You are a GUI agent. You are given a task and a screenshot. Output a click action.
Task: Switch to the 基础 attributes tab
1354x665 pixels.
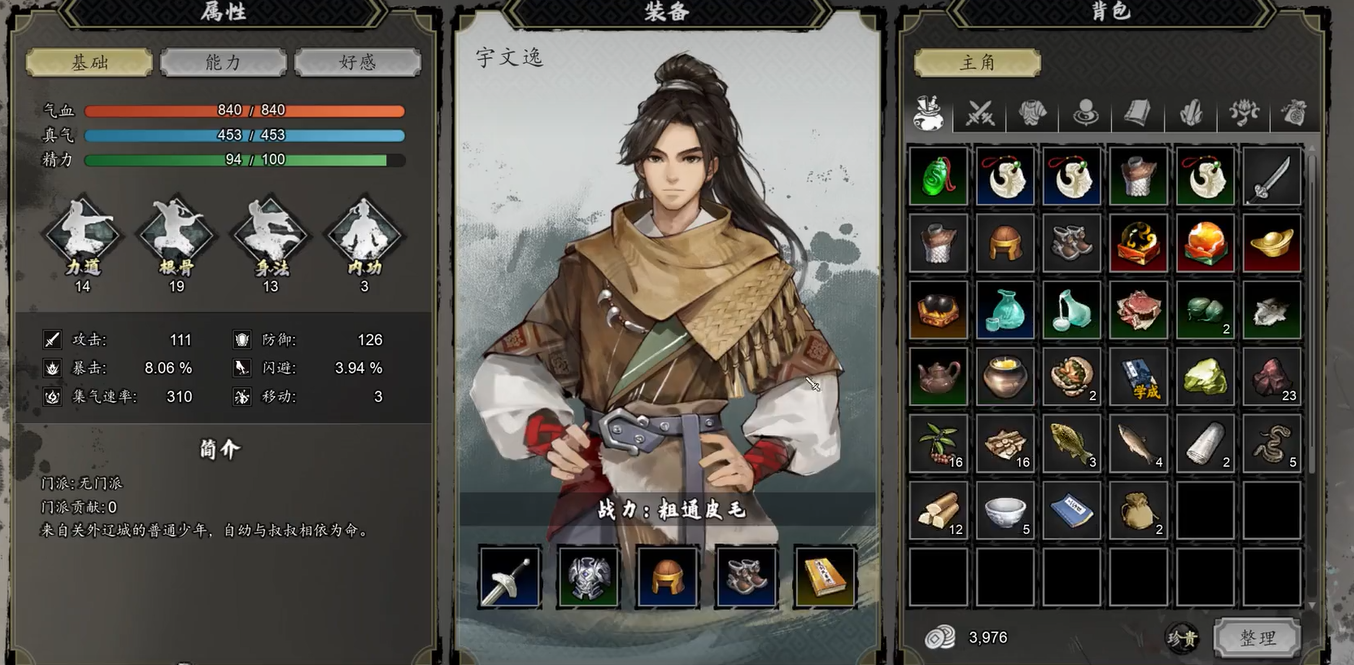[89, 62]
